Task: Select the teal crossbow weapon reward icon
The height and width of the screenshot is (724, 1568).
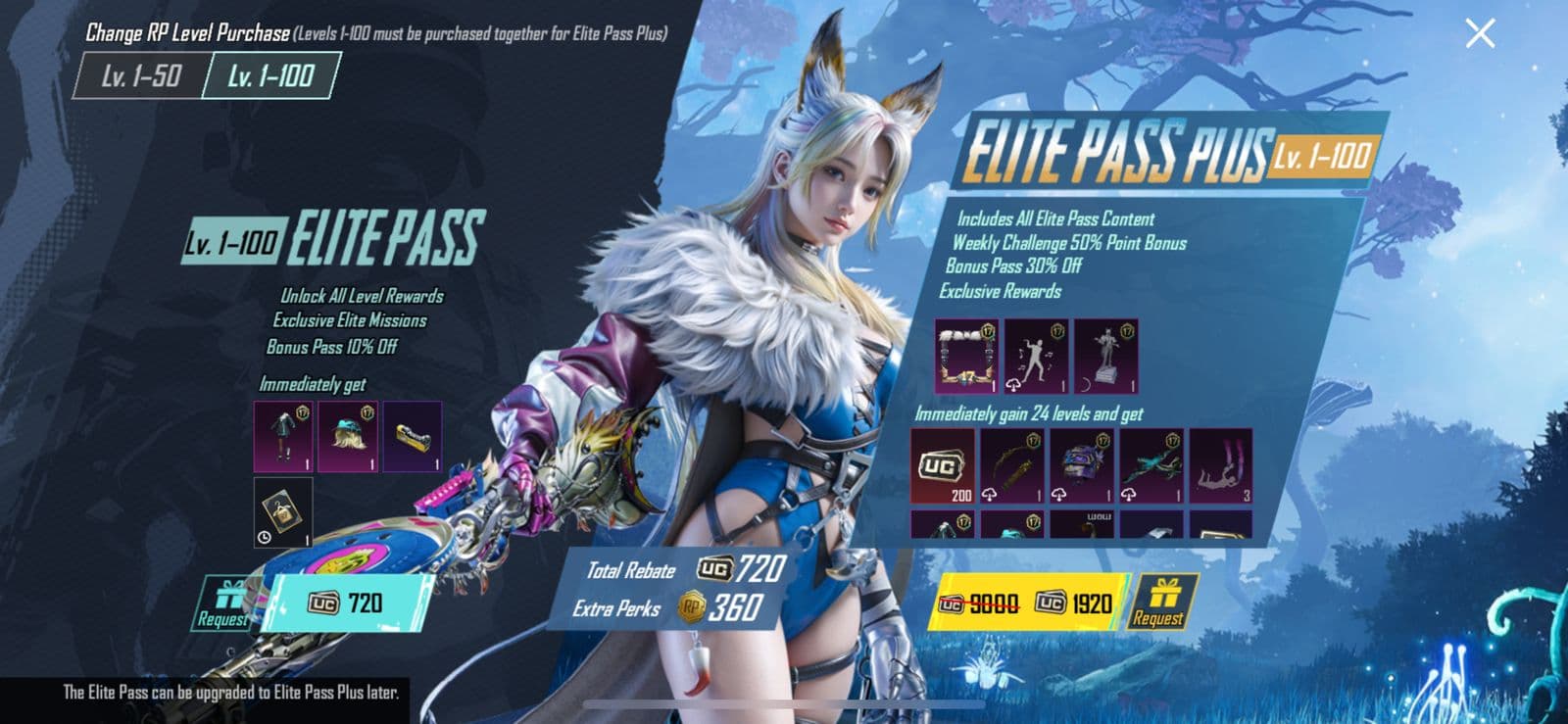Action: click(x=1151, y=468)
